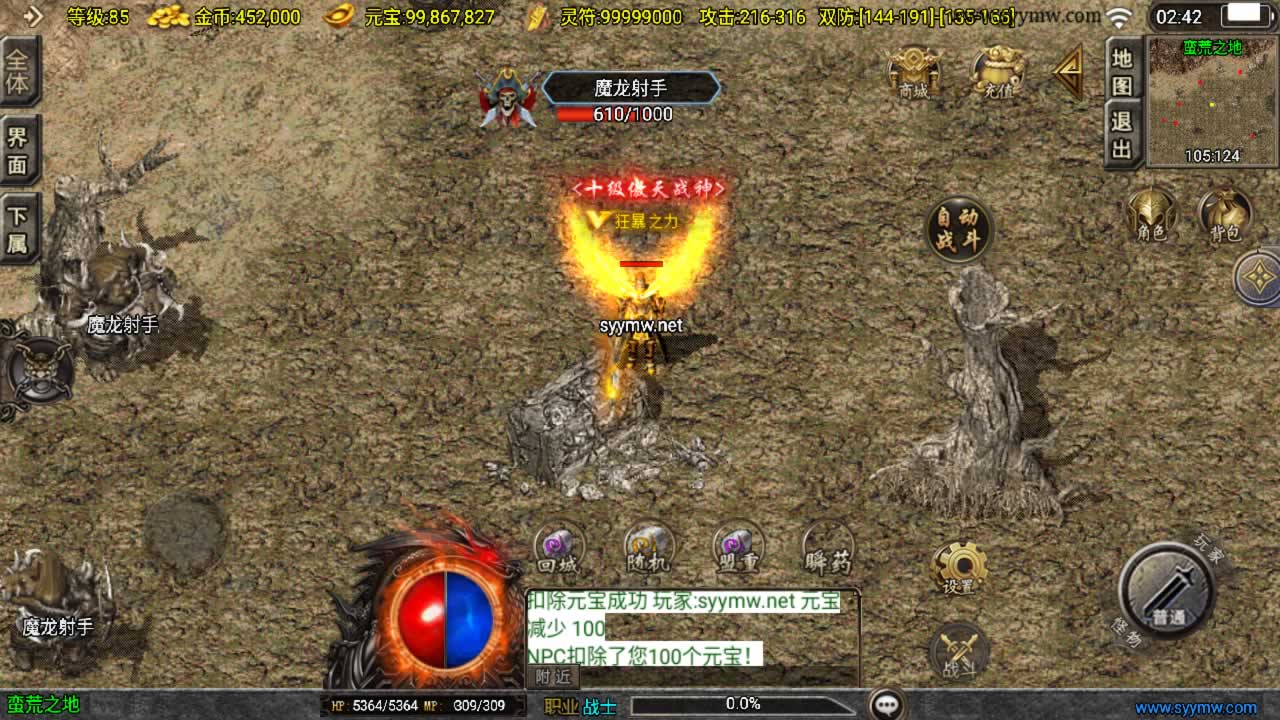Tap the 瞬药 instant potion slot
1280x720 pixels.
pos(828,549)
